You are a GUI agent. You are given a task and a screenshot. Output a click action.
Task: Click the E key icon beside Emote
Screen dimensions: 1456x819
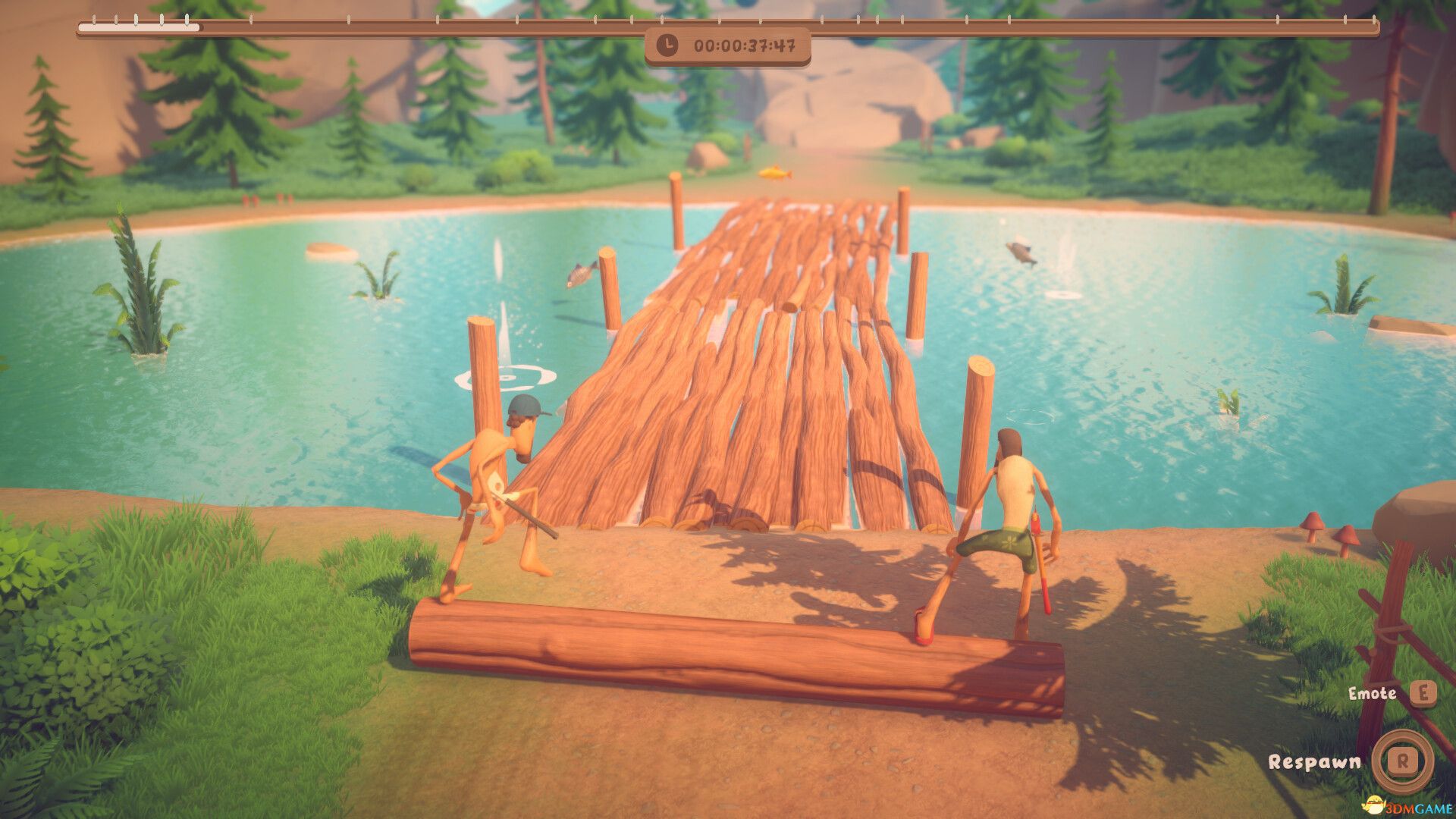click(1423, 694)
